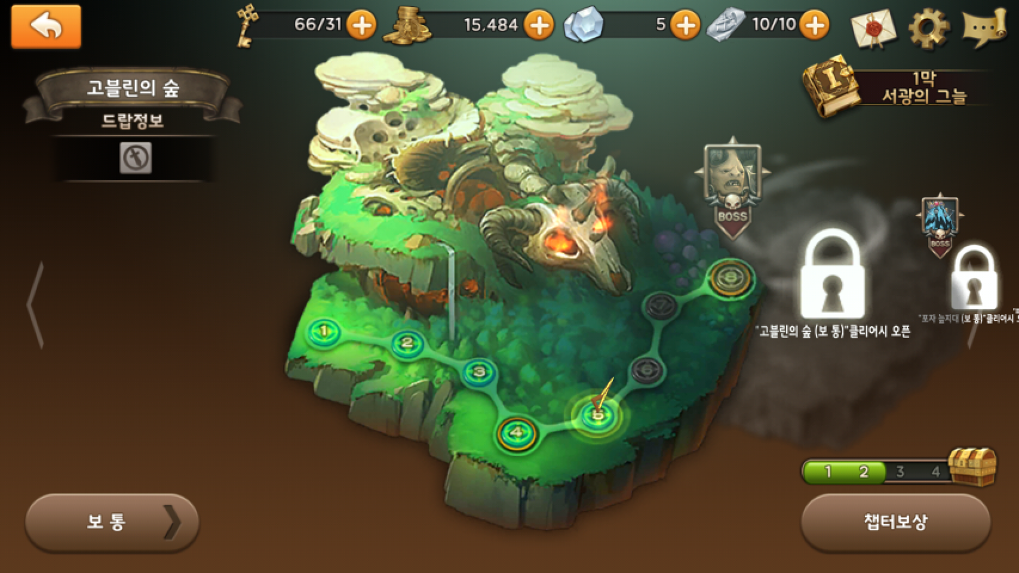Tap the locked boss stage padlock

point(834,275)
